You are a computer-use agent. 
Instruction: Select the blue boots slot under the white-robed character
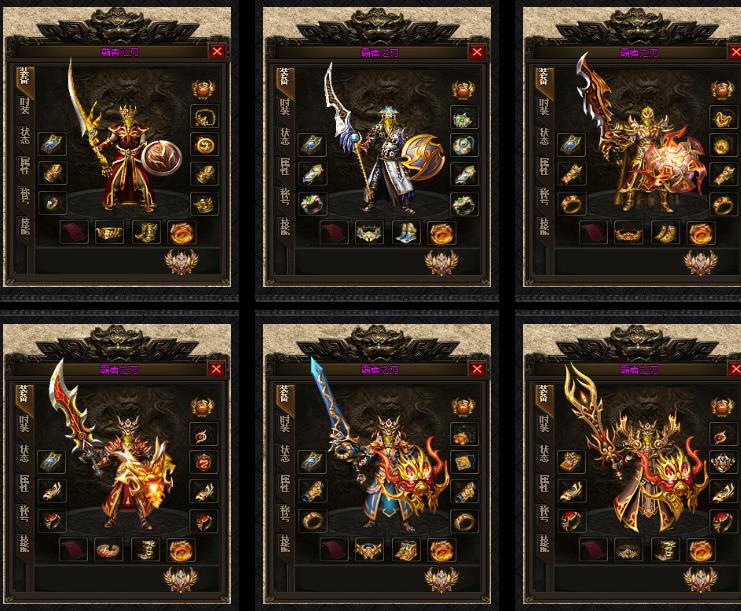(407, 233)
